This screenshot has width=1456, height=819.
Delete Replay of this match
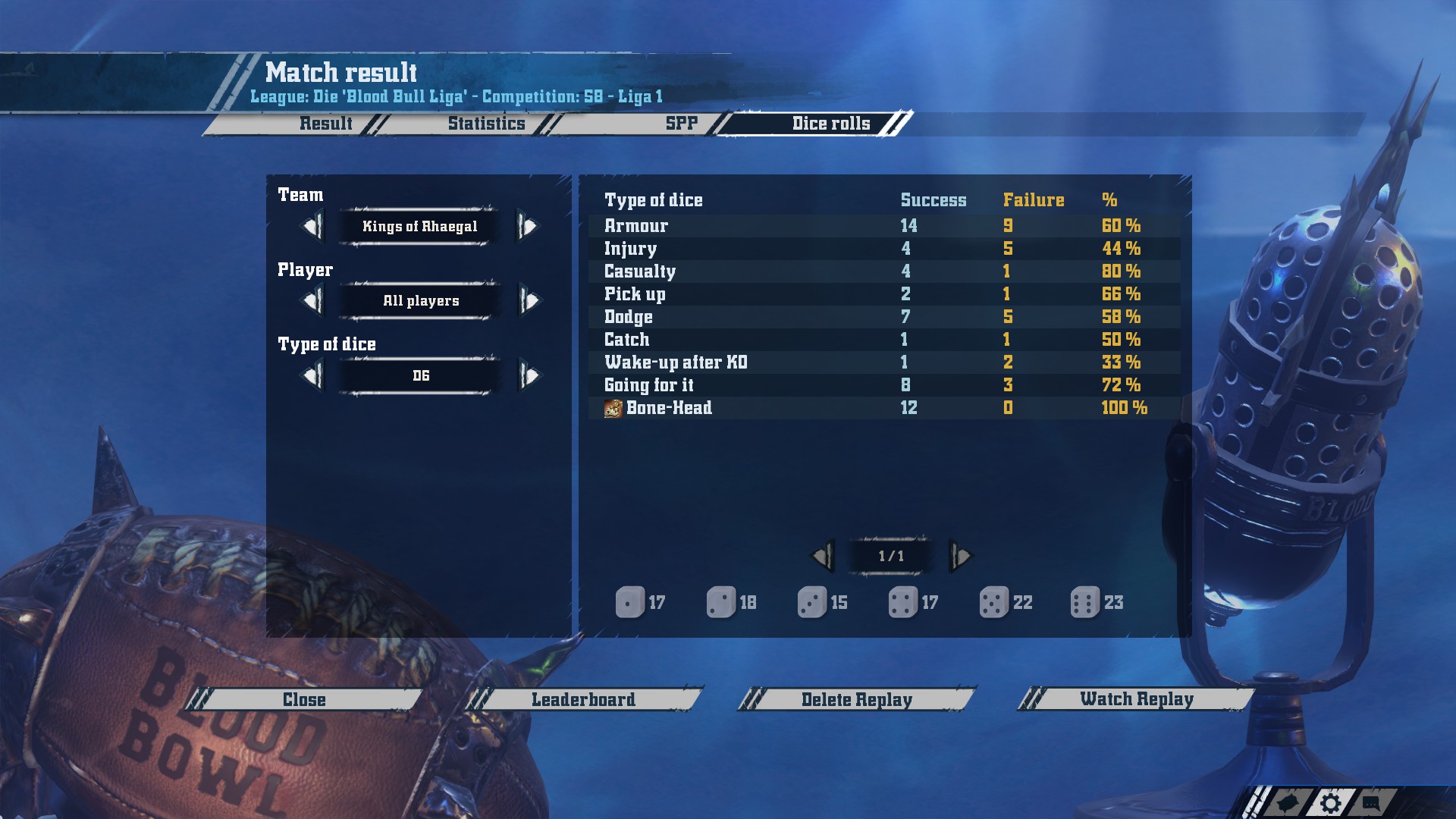(x=857, y=699)
